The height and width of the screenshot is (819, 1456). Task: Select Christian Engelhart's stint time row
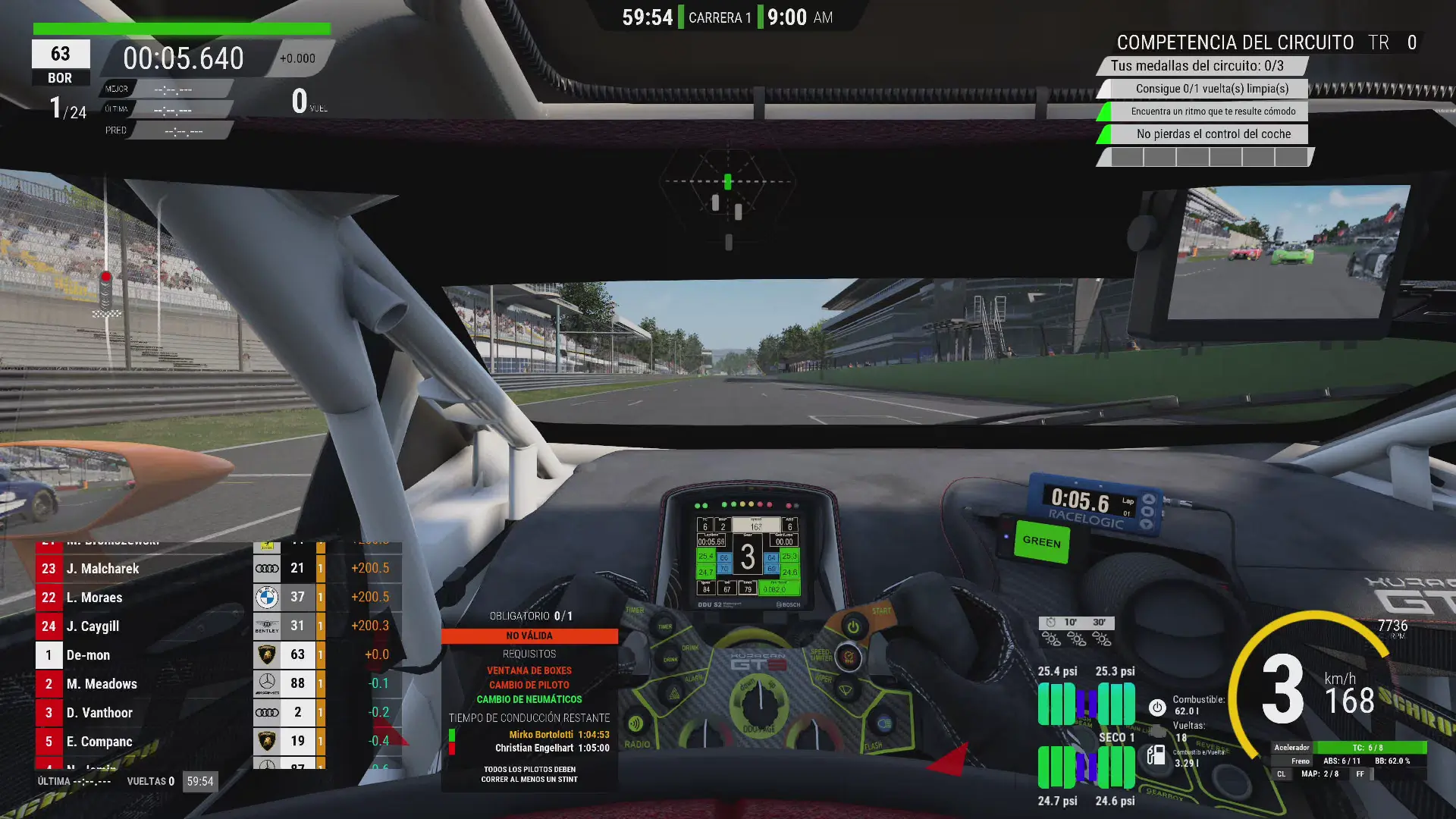[x=551, y=748]
